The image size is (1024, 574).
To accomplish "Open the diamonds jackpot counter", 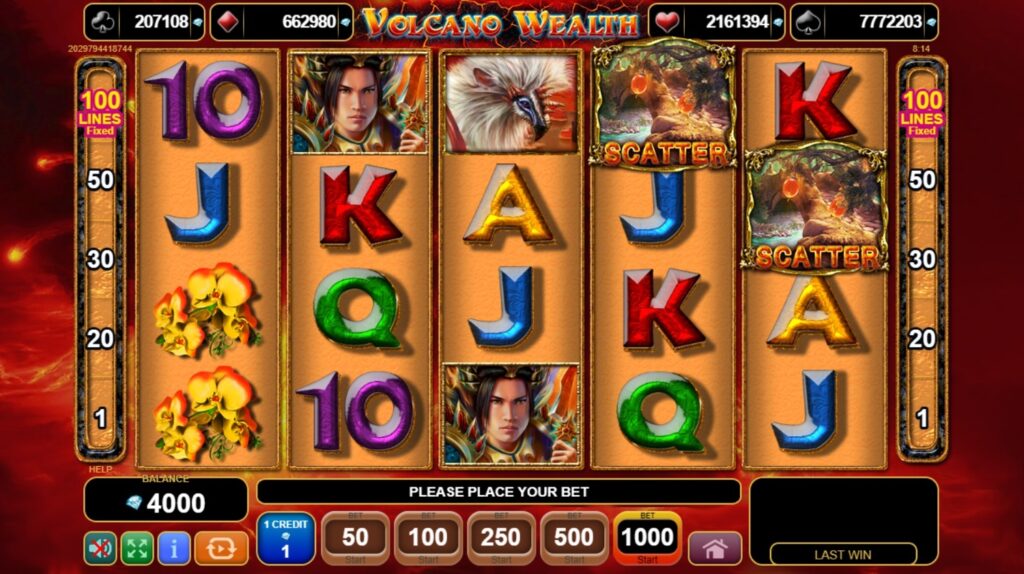I will tap(282, 21).
